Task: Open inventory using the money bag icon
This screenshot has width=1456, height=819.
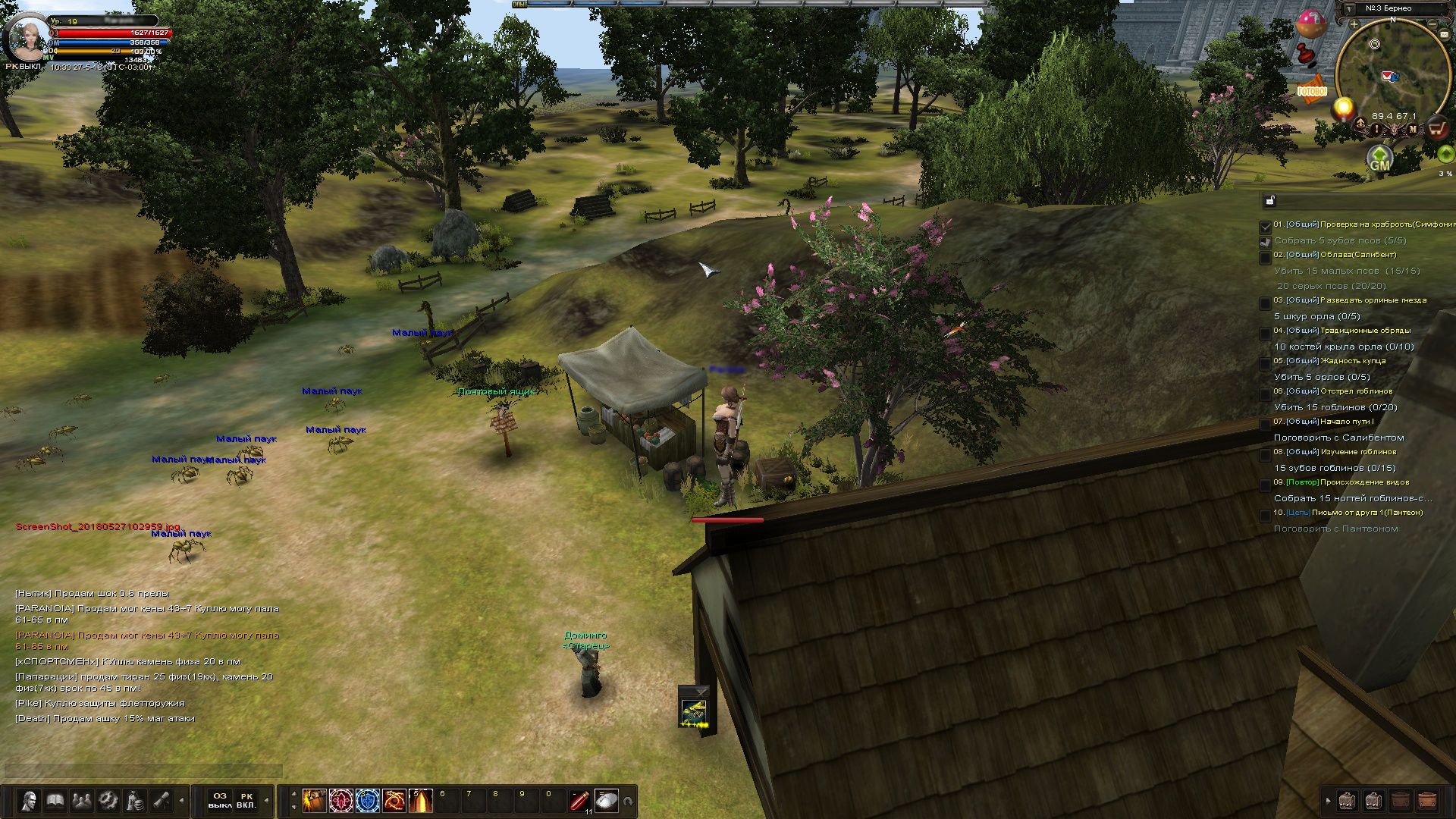Action: (134, 799)
